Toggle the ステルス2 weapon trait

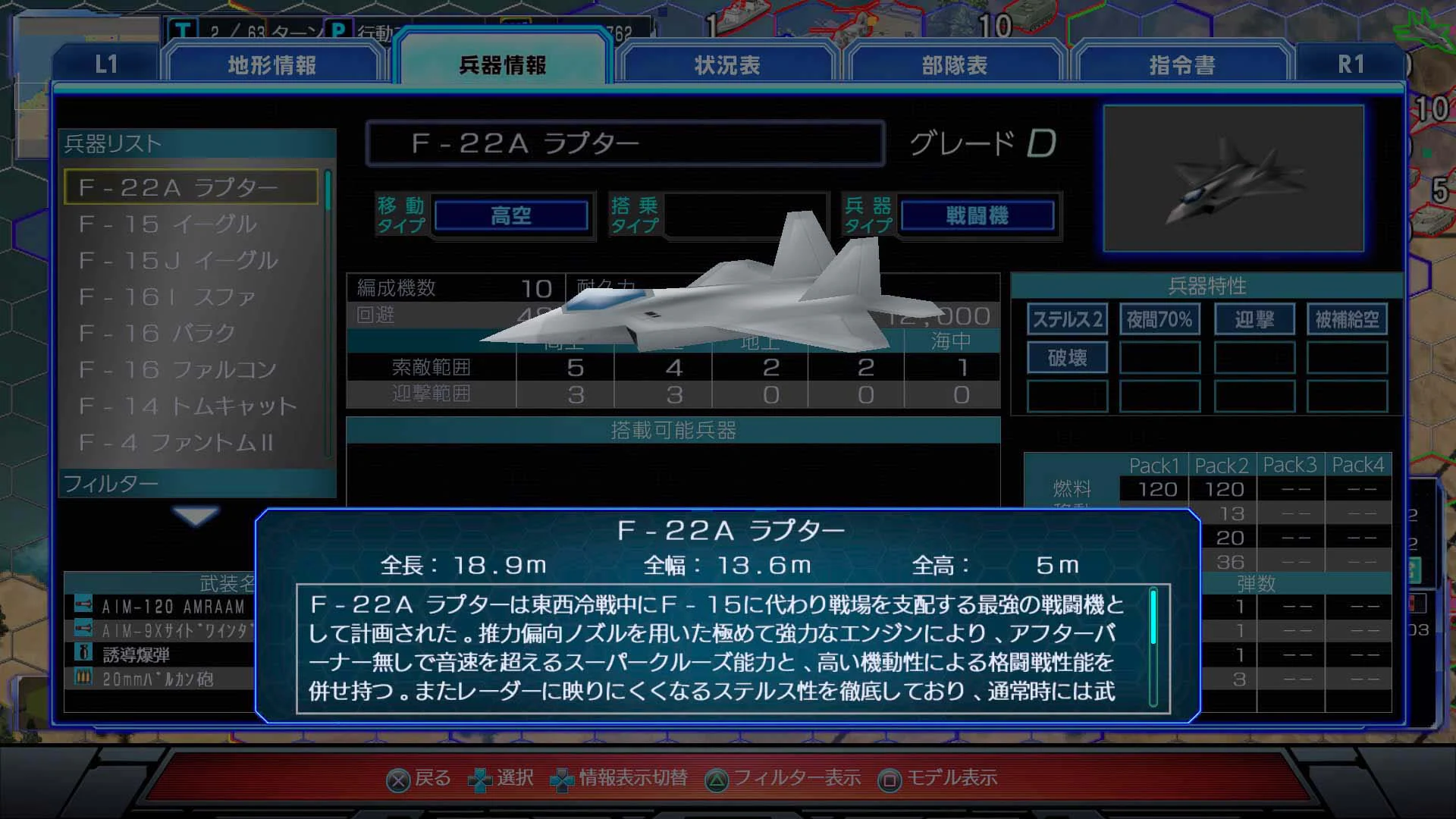tap(1067, 319)
